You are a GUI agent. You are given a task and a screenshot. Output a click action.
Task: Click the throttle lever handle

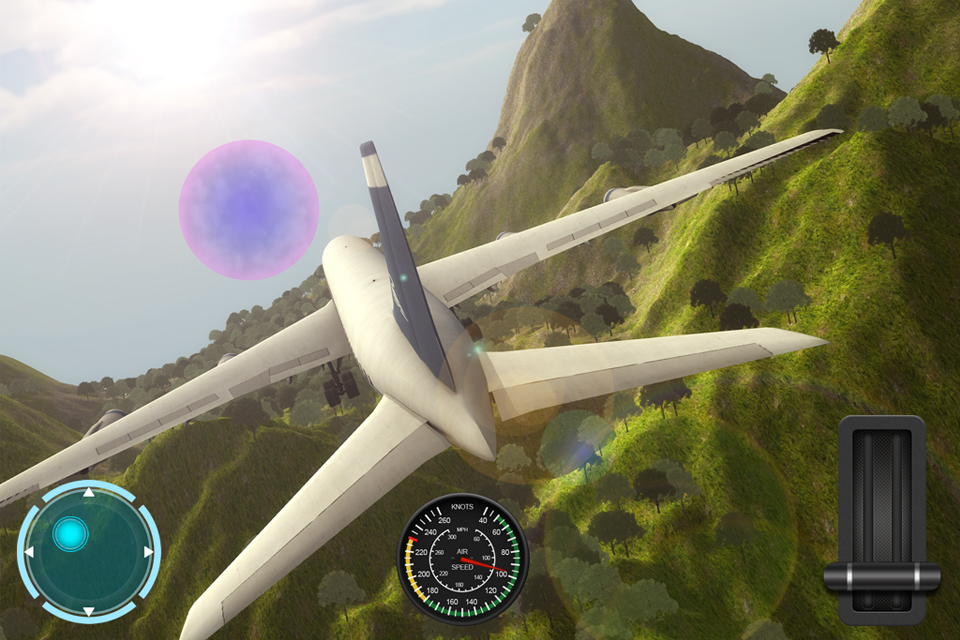coord(881,577)
